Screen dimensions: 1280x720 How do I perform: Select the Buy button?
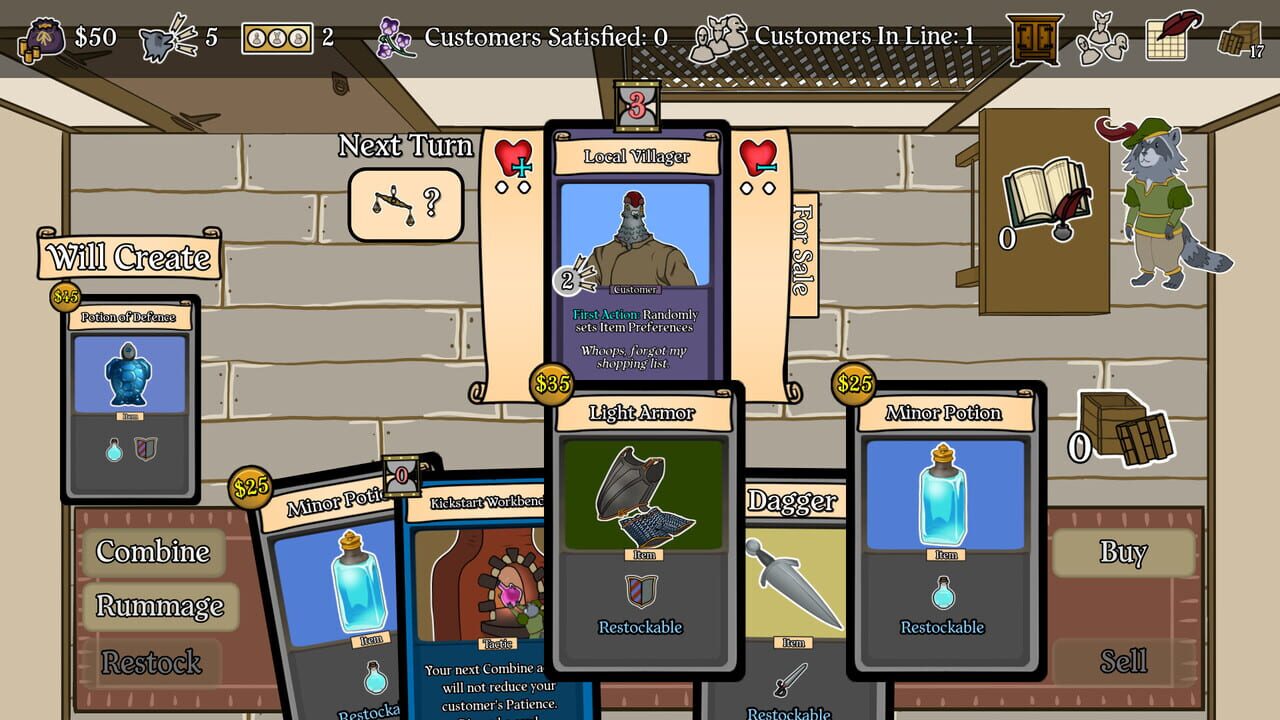1123,552
